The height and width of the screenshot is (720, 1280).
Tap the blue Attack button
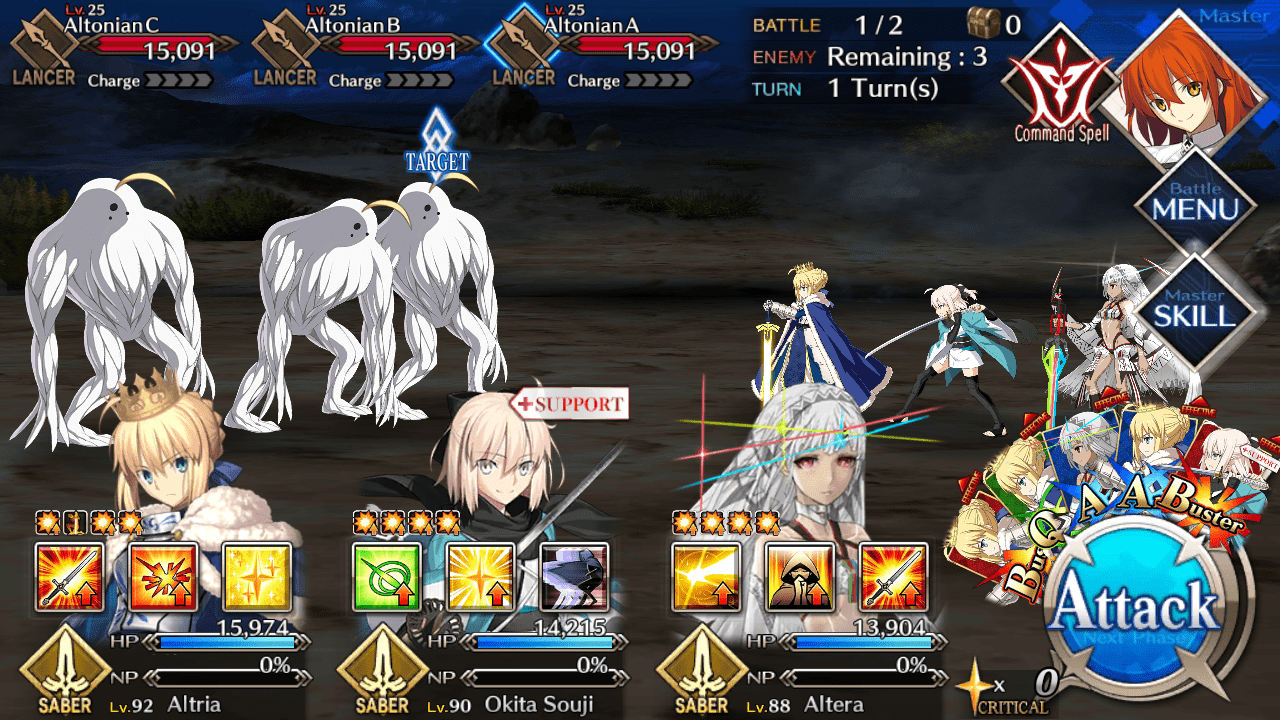(1136, 608)
